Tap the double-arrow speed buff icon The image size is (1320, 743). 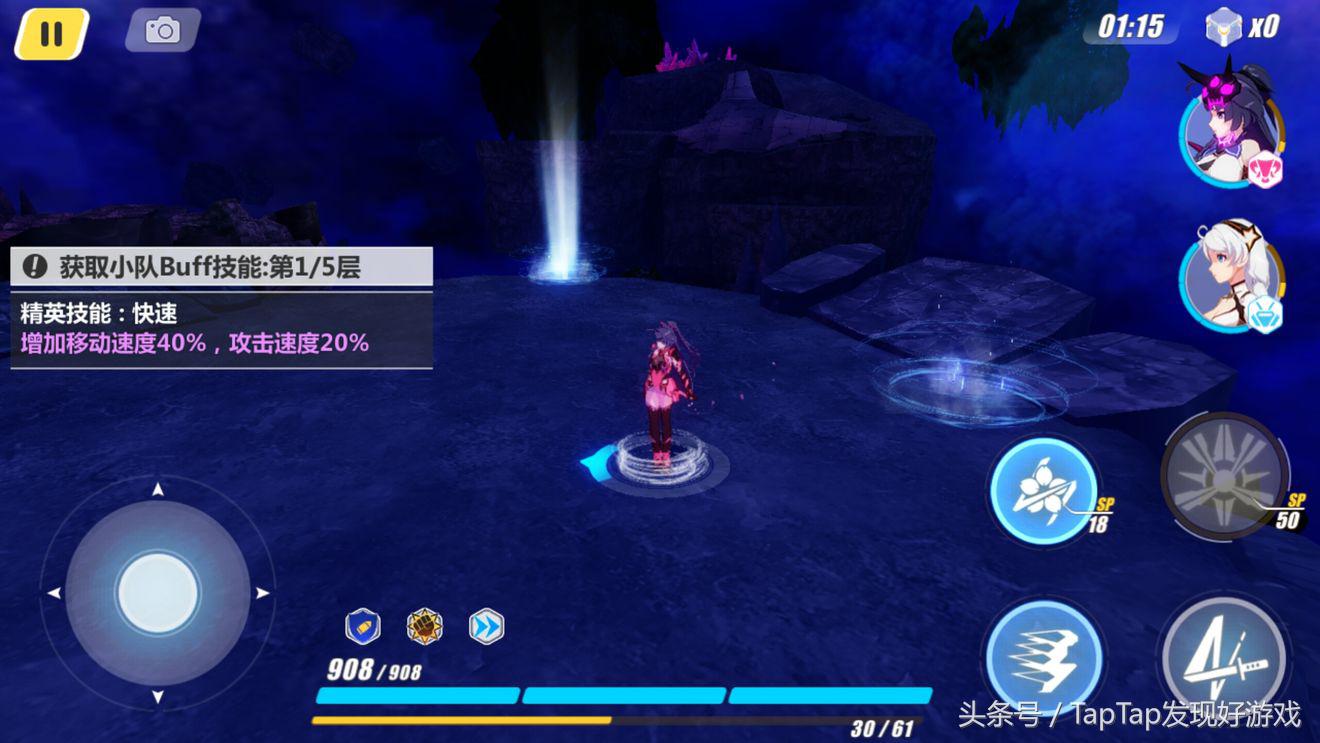(486, 627)
